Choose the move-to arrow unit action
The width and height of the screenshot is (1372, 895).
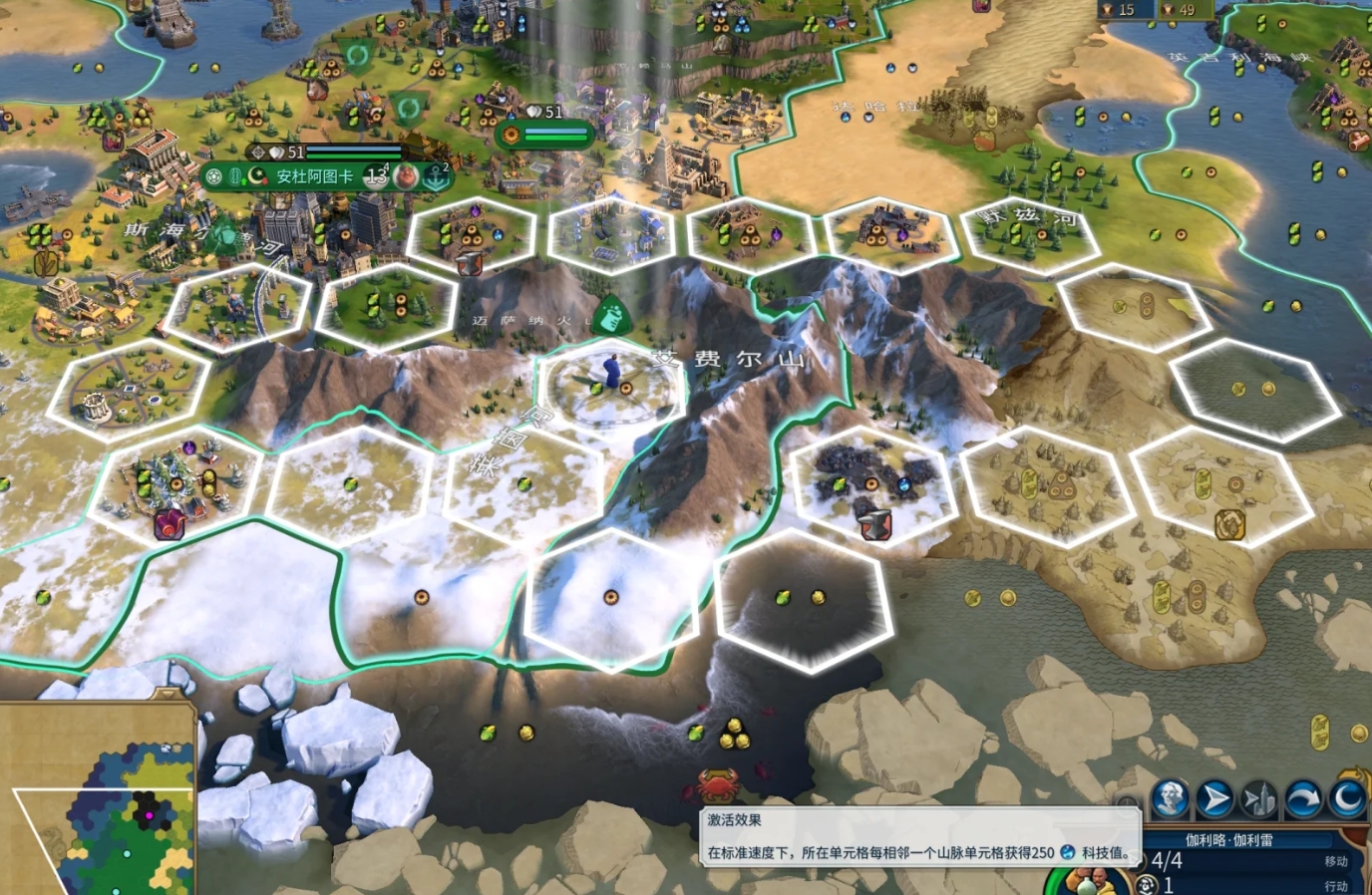pos(1214,798)
